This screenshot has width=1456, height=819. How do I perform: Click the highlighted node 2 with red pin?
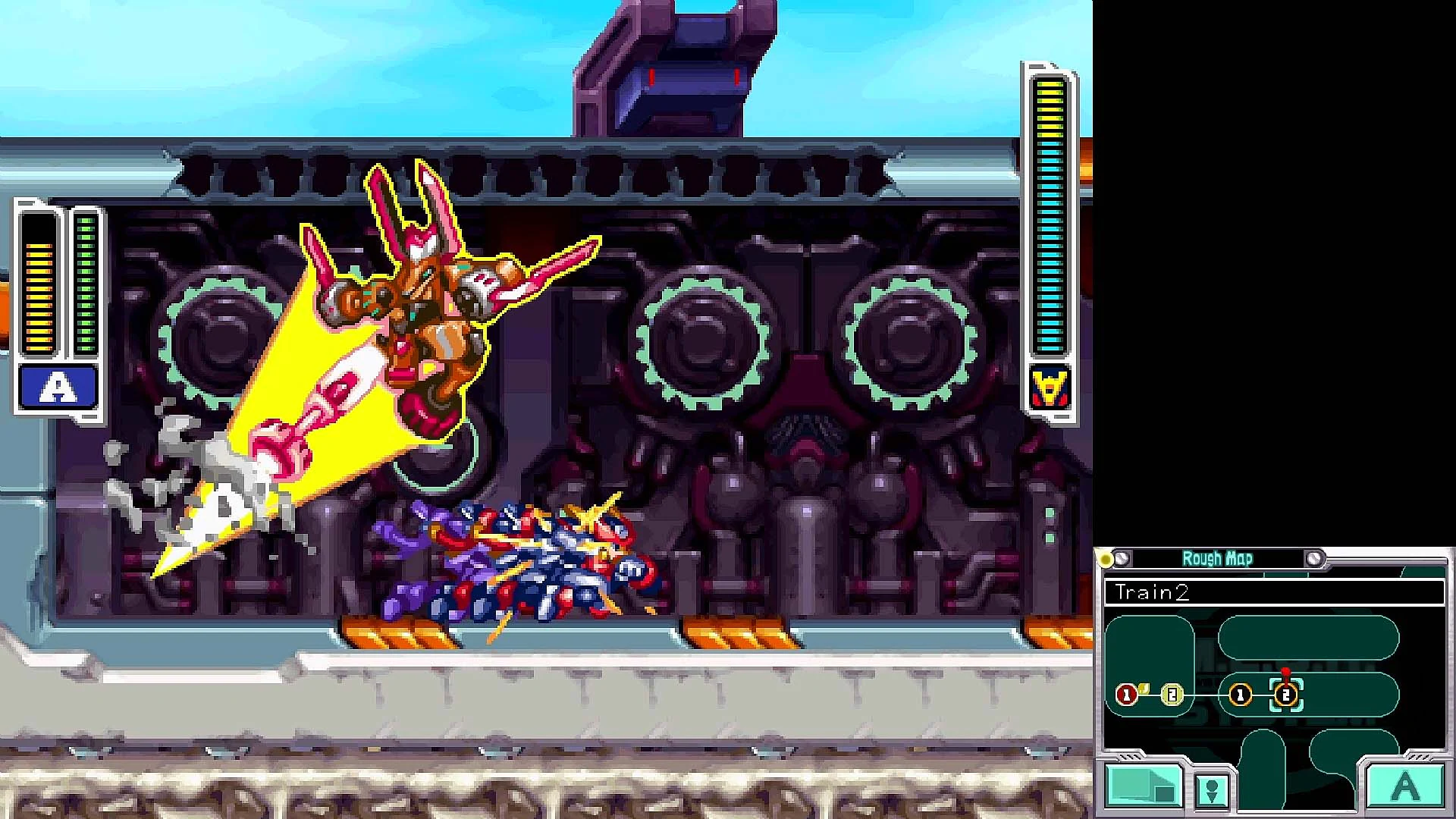1285,695
